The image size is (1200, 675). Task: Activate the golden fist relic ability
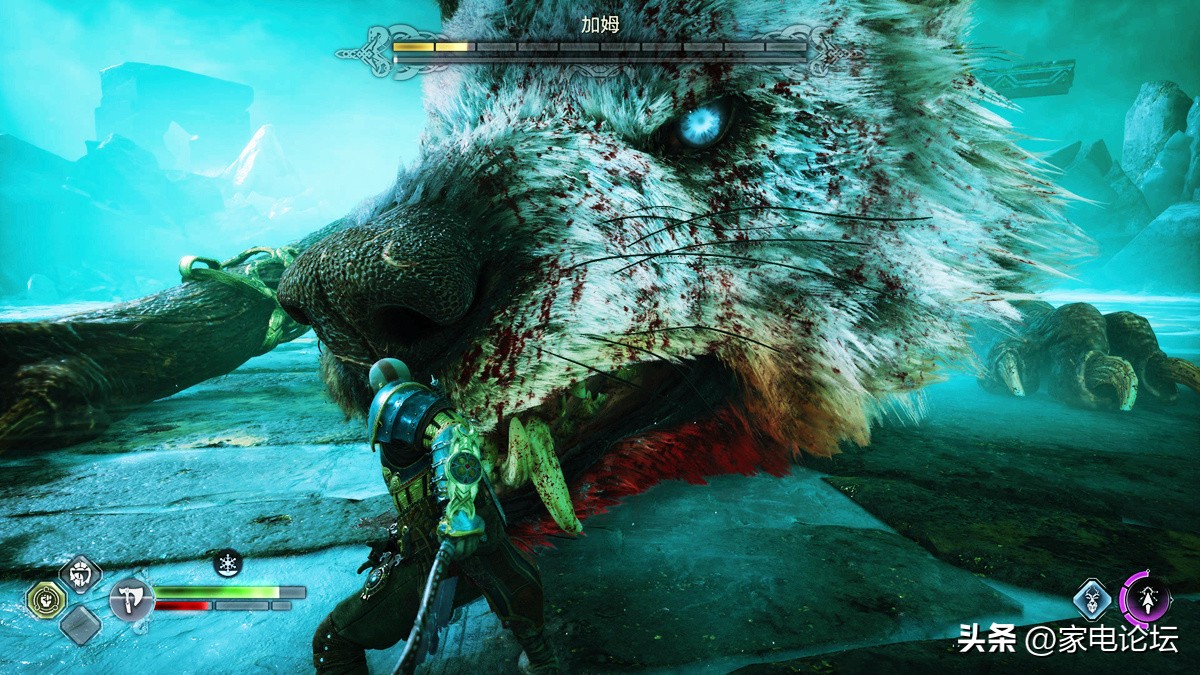coord(46,600)
